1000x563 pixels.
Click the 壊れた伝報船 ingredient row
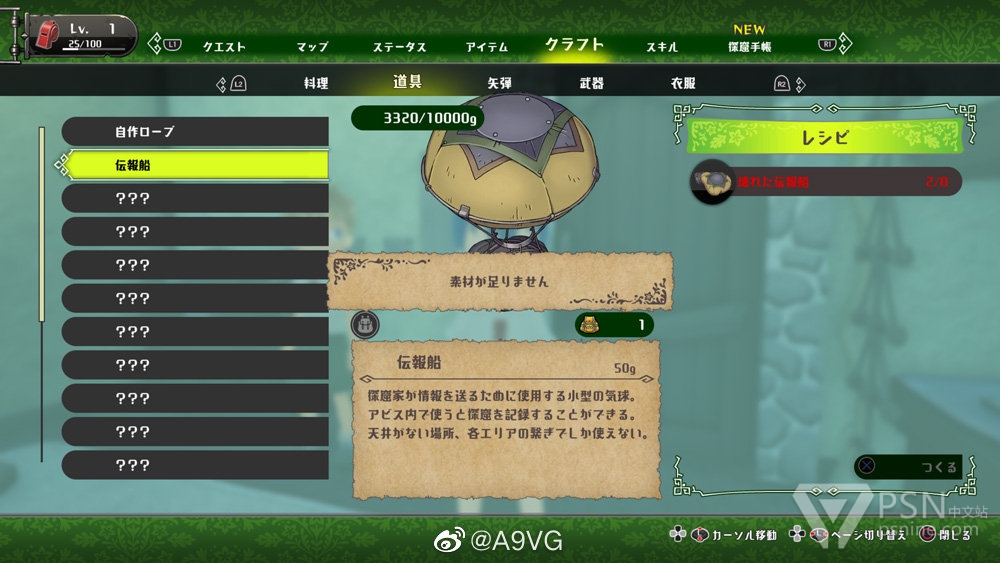[x=826, y=182]
